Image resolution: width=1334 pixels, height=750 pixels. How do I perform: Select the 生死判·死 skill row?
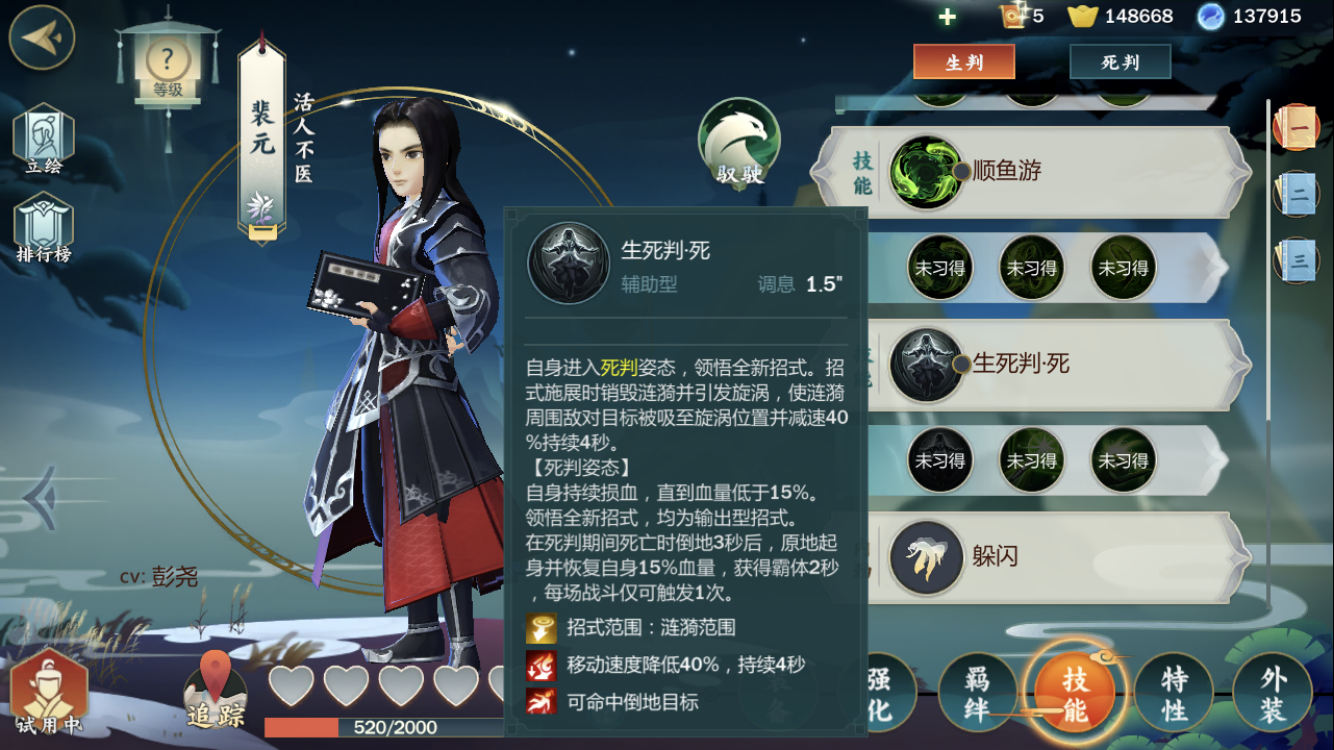tap(1050, 364)
